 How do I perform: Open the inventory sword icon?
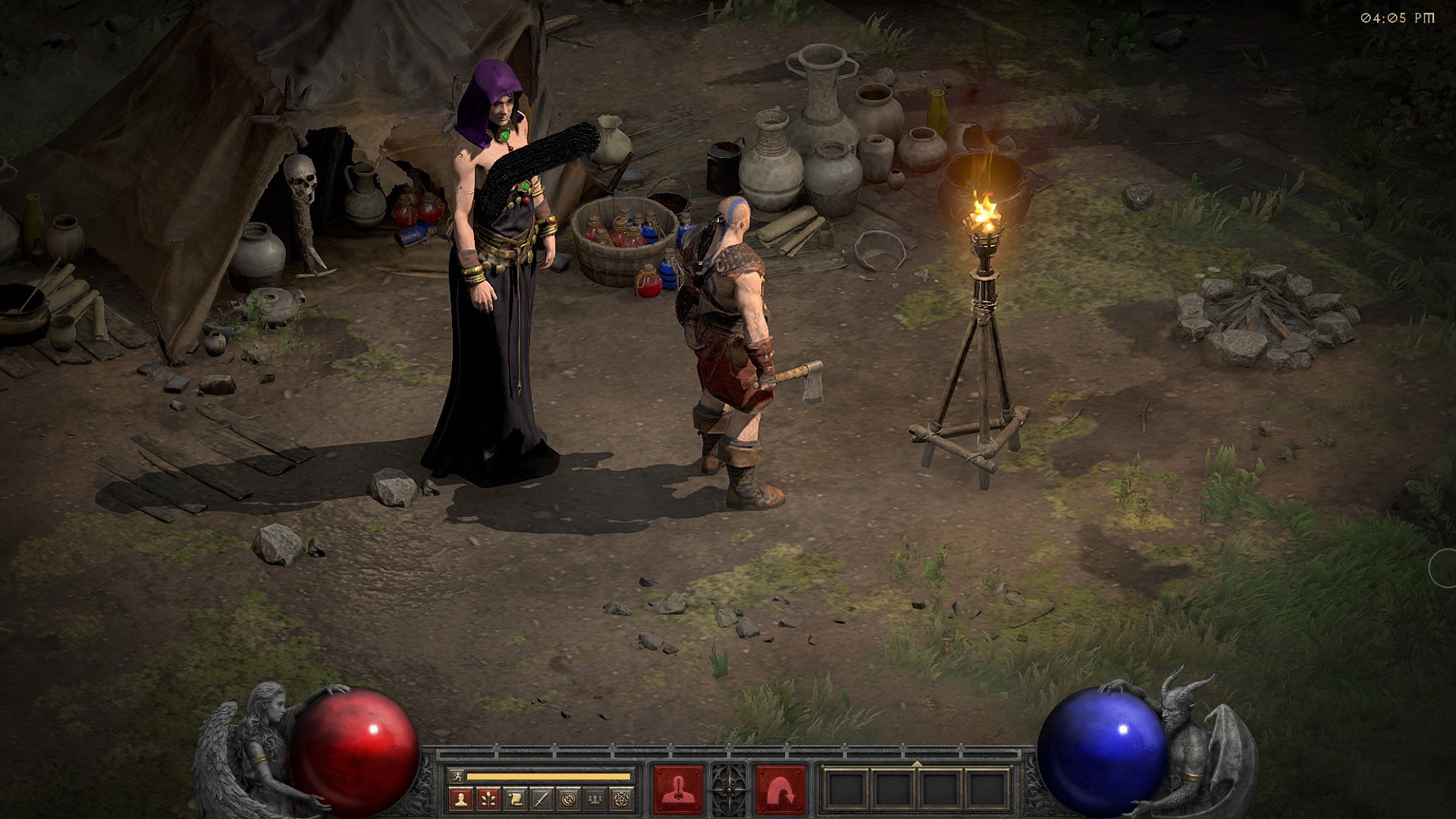[x=541, y=799]
